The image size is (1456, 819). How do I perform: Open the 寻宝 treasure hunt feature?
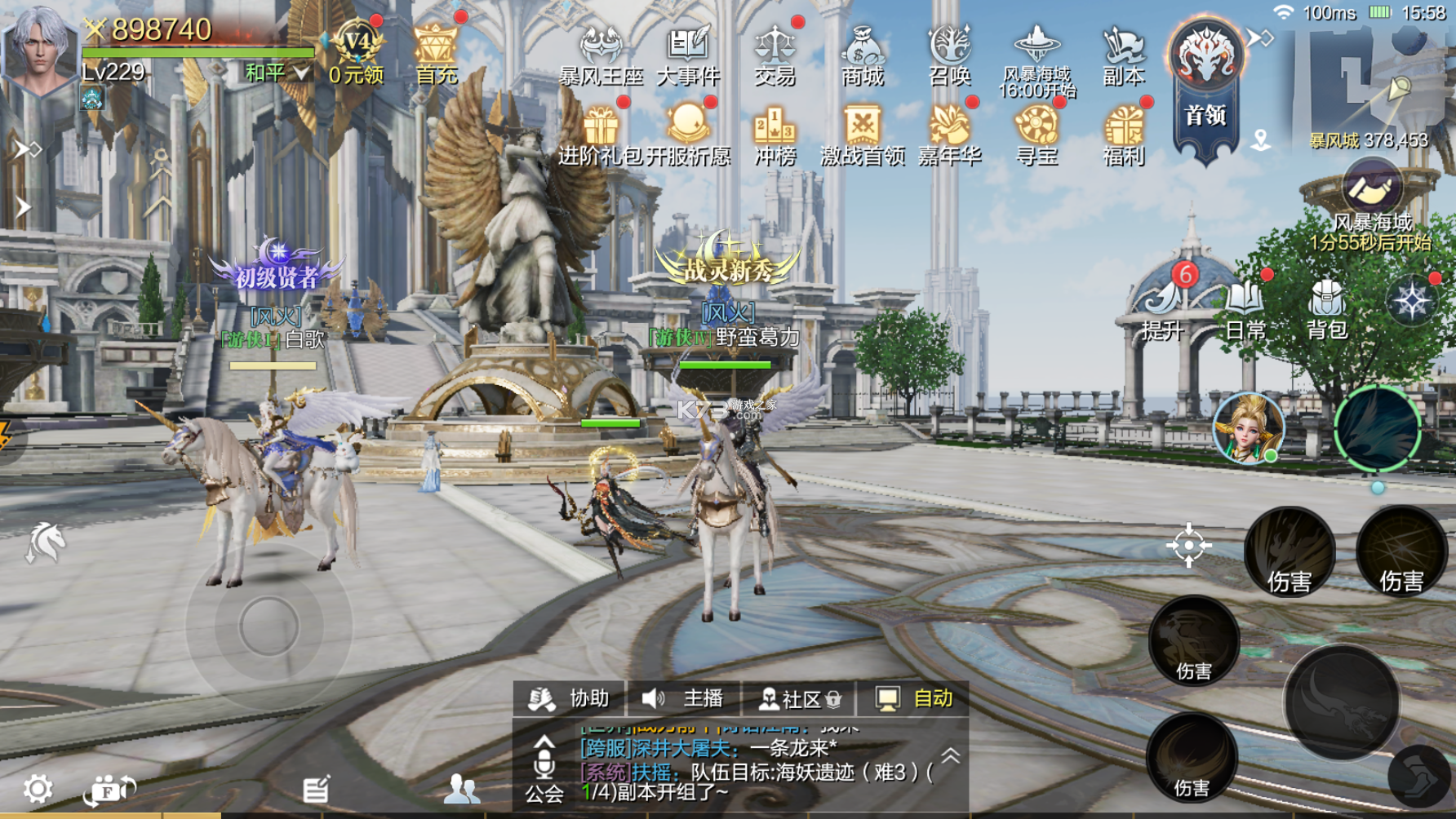coord(1035,129)
